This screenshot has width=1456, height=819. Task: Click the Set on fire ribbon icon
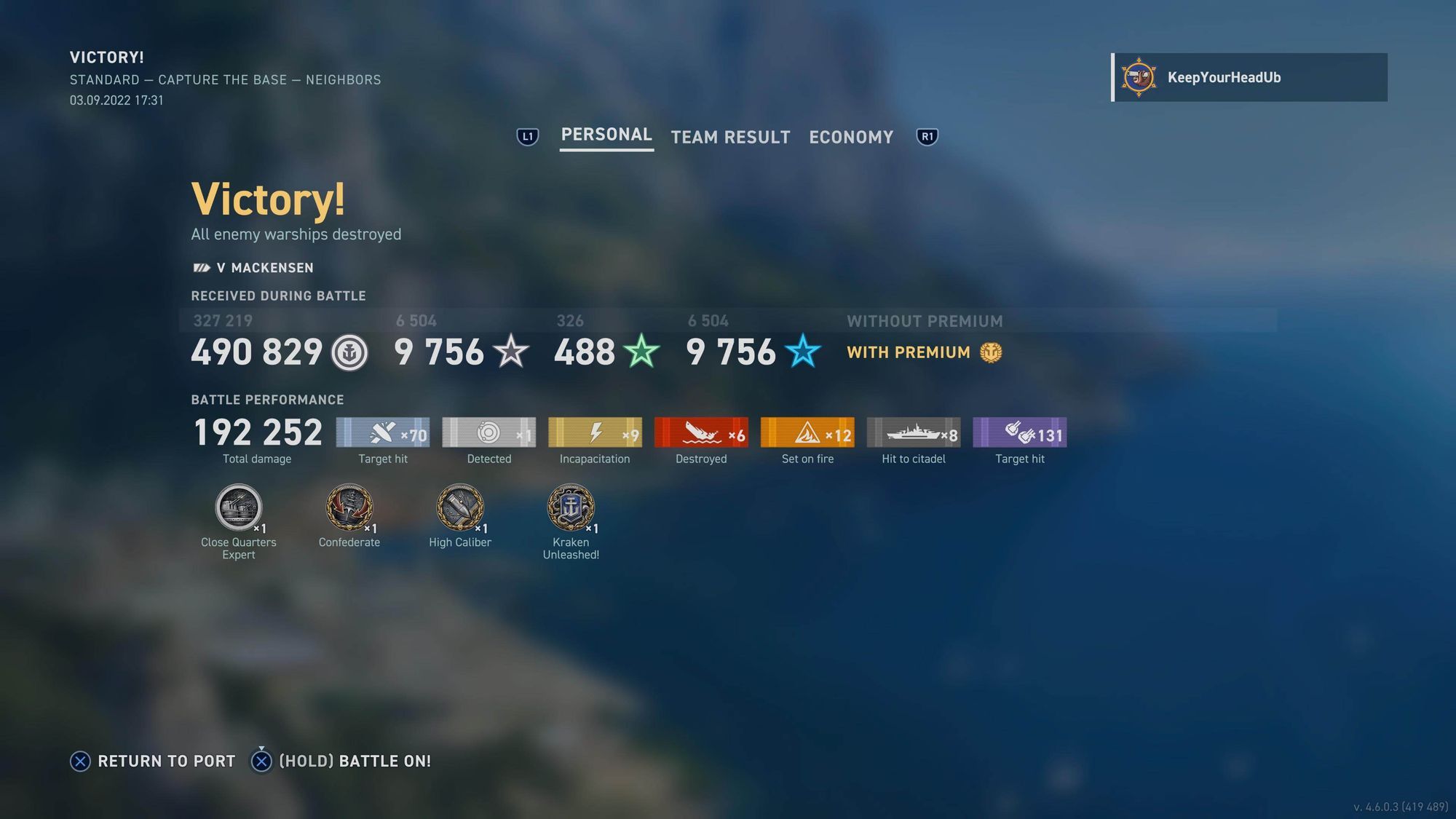pyautogui.click(x=807, y=431)
